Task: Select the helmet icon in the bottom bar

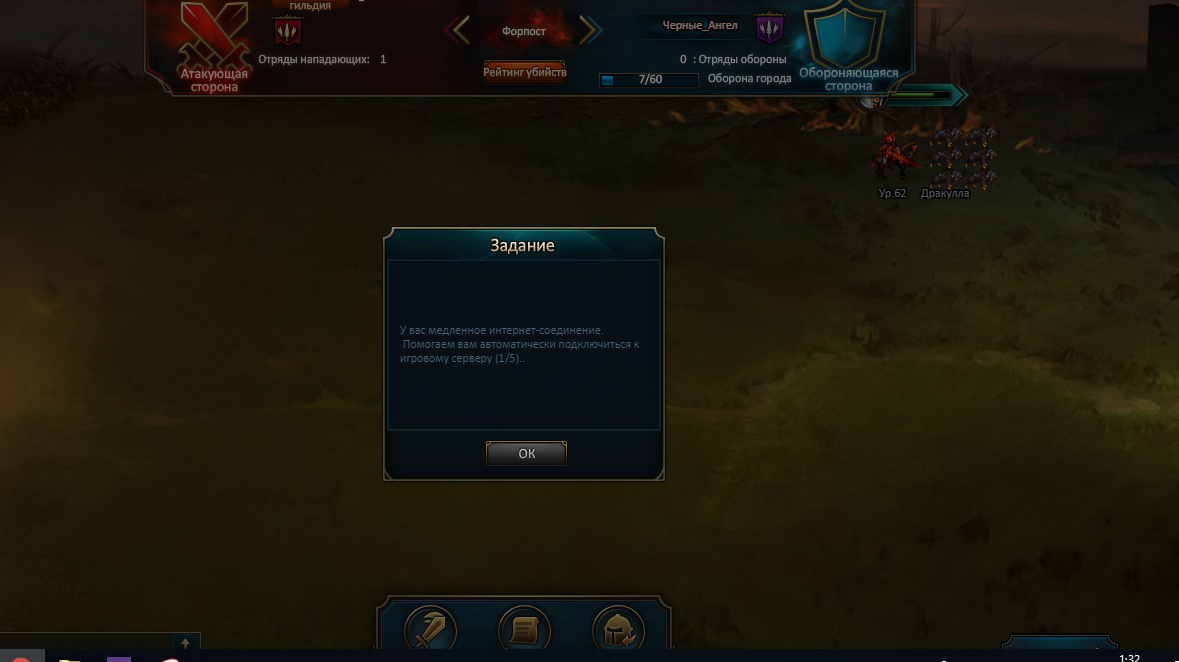Action: [618, 630]
